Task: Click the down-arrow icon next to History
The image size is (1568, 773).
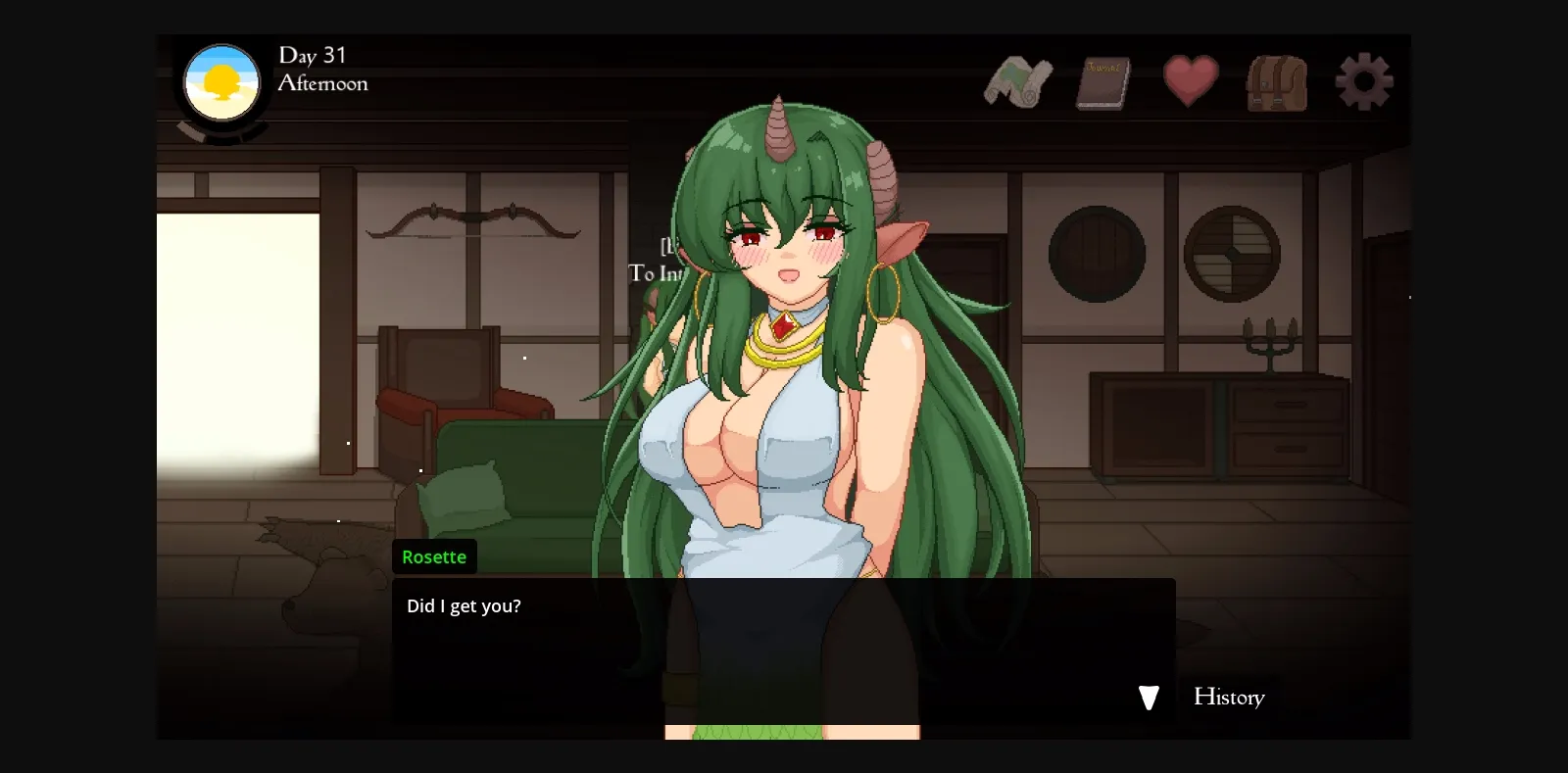Action: pyautogui.click(x=1148, y=698)
